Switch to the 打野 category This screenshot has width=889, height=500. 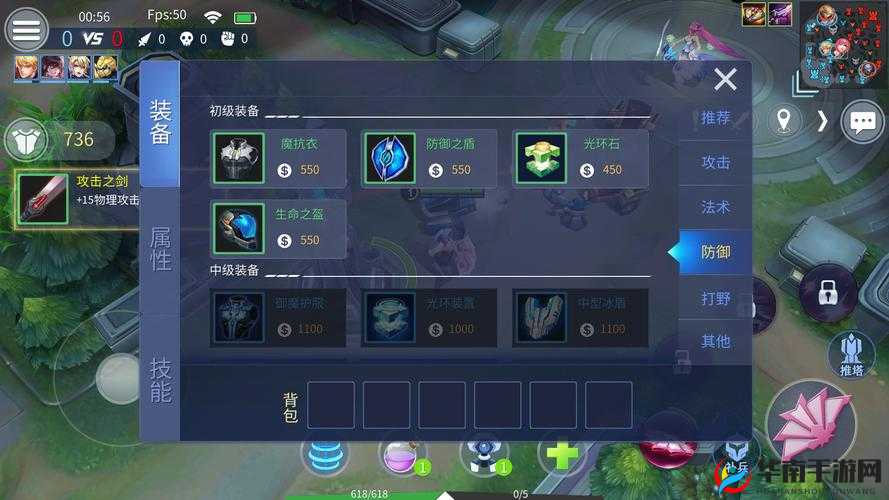pyautogui.click(x=715, y=298)
